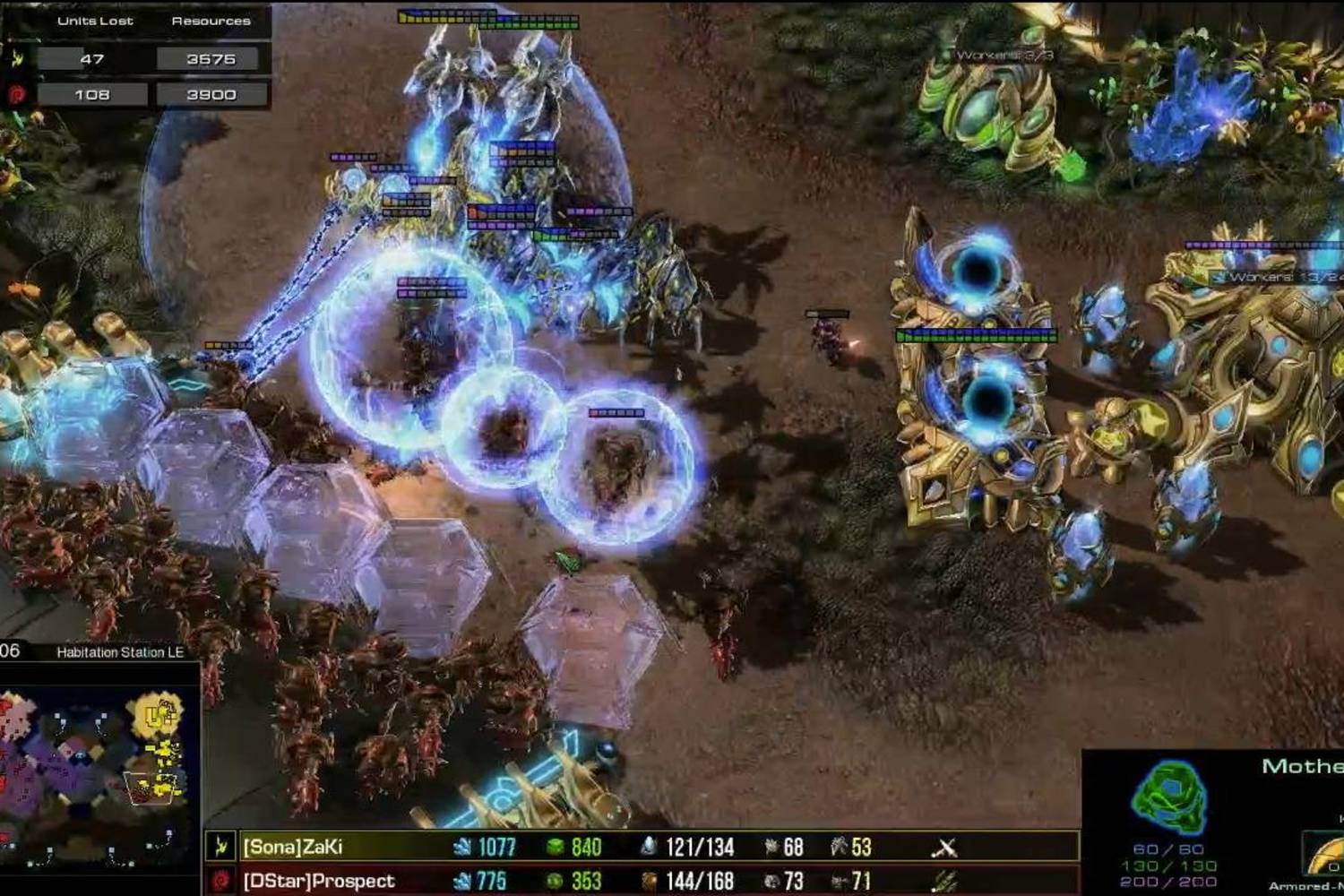Click the Zerg supply icon showing 144/168
Viewport: 1344px width, 896px height.
(x=649, y=878)
